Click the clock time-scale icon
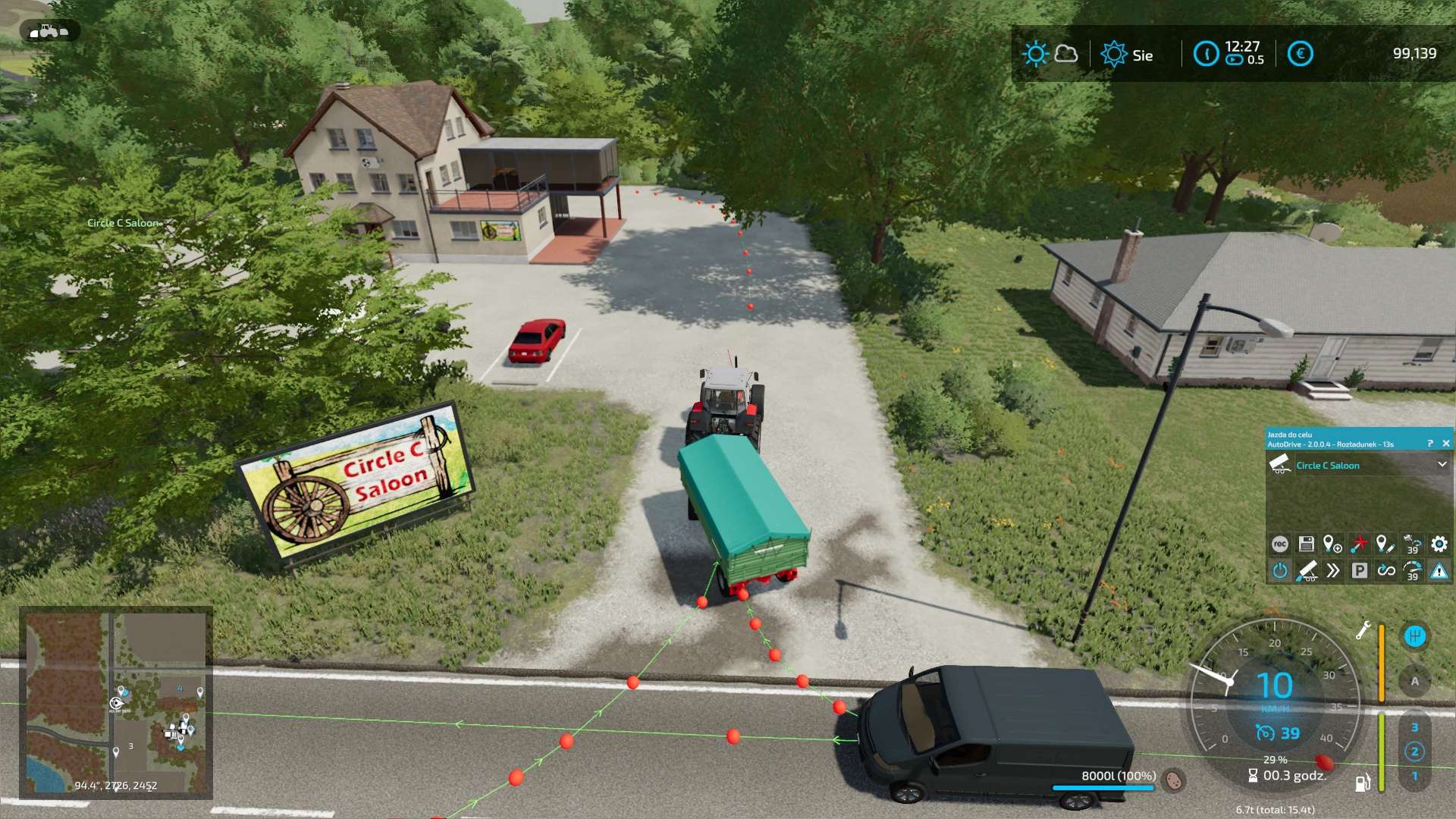Image resolution: width=1456 pixels, height=819 pixels. [x=1206, y=54]
